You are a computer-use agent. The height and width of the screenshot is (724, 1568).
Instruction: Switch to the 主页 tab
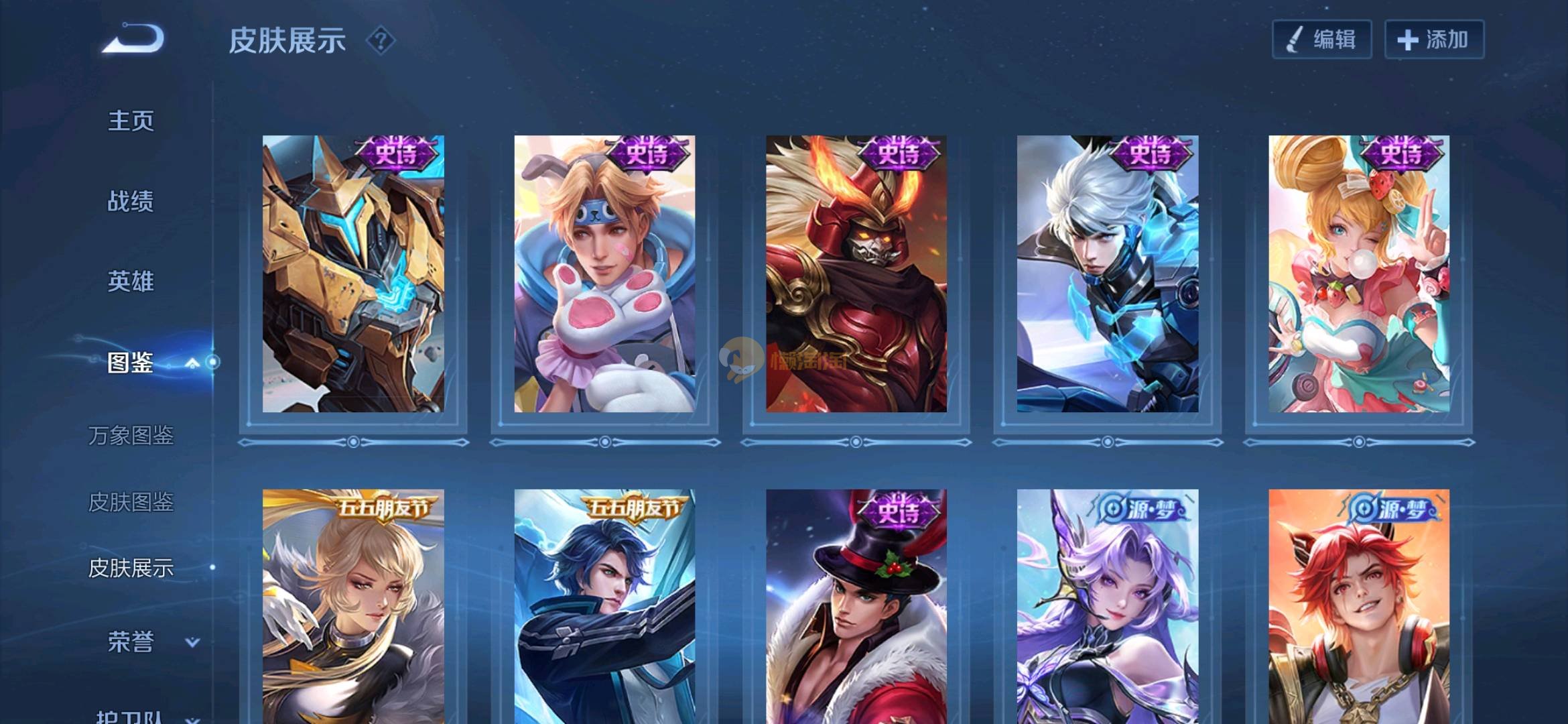click(131, 121)
